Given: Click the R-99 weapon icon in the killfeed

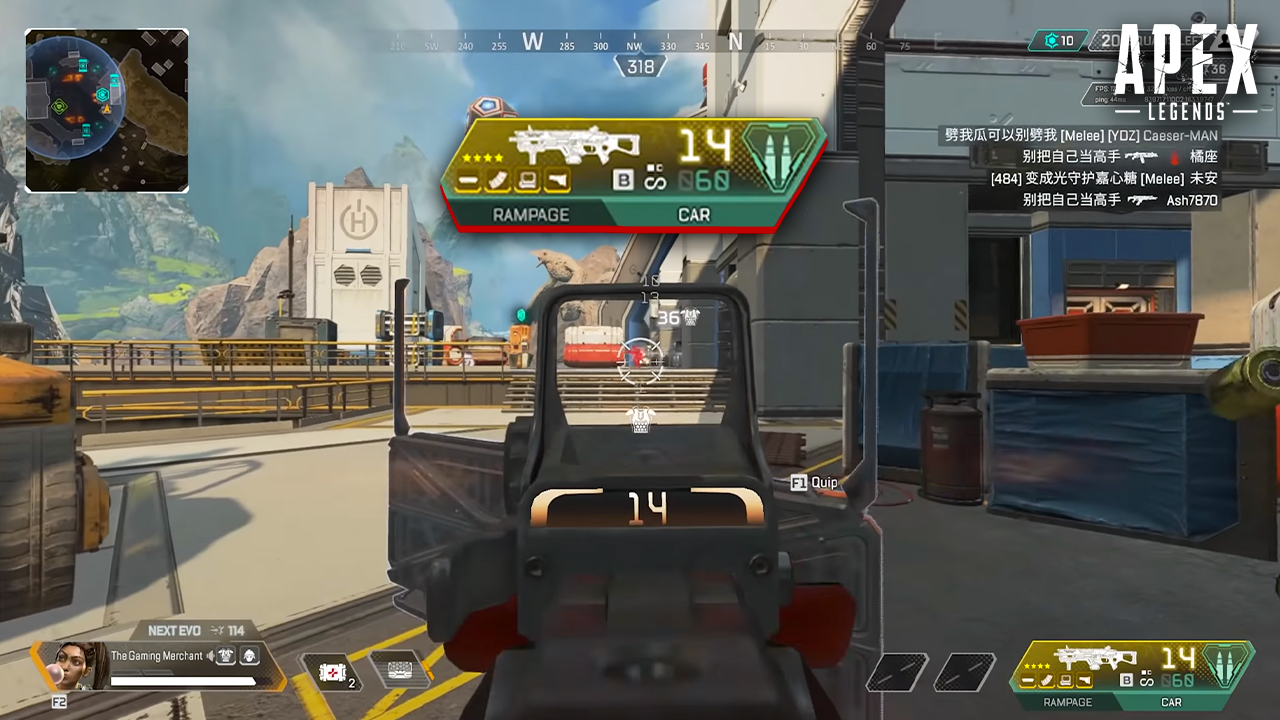Looking at the screenshot, I should point(1143,158).
